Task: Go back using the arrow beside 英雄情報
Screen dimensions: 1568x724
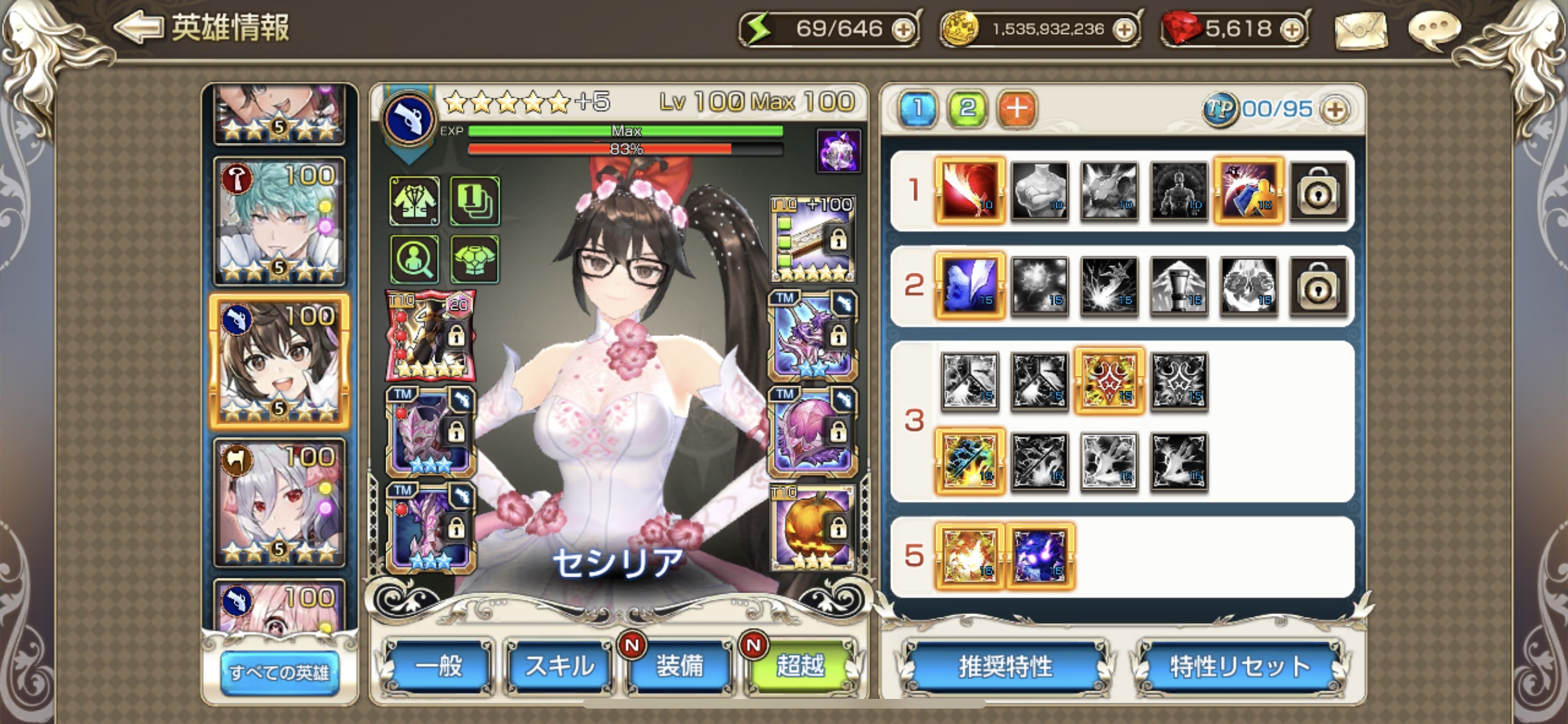Action: 138,28
